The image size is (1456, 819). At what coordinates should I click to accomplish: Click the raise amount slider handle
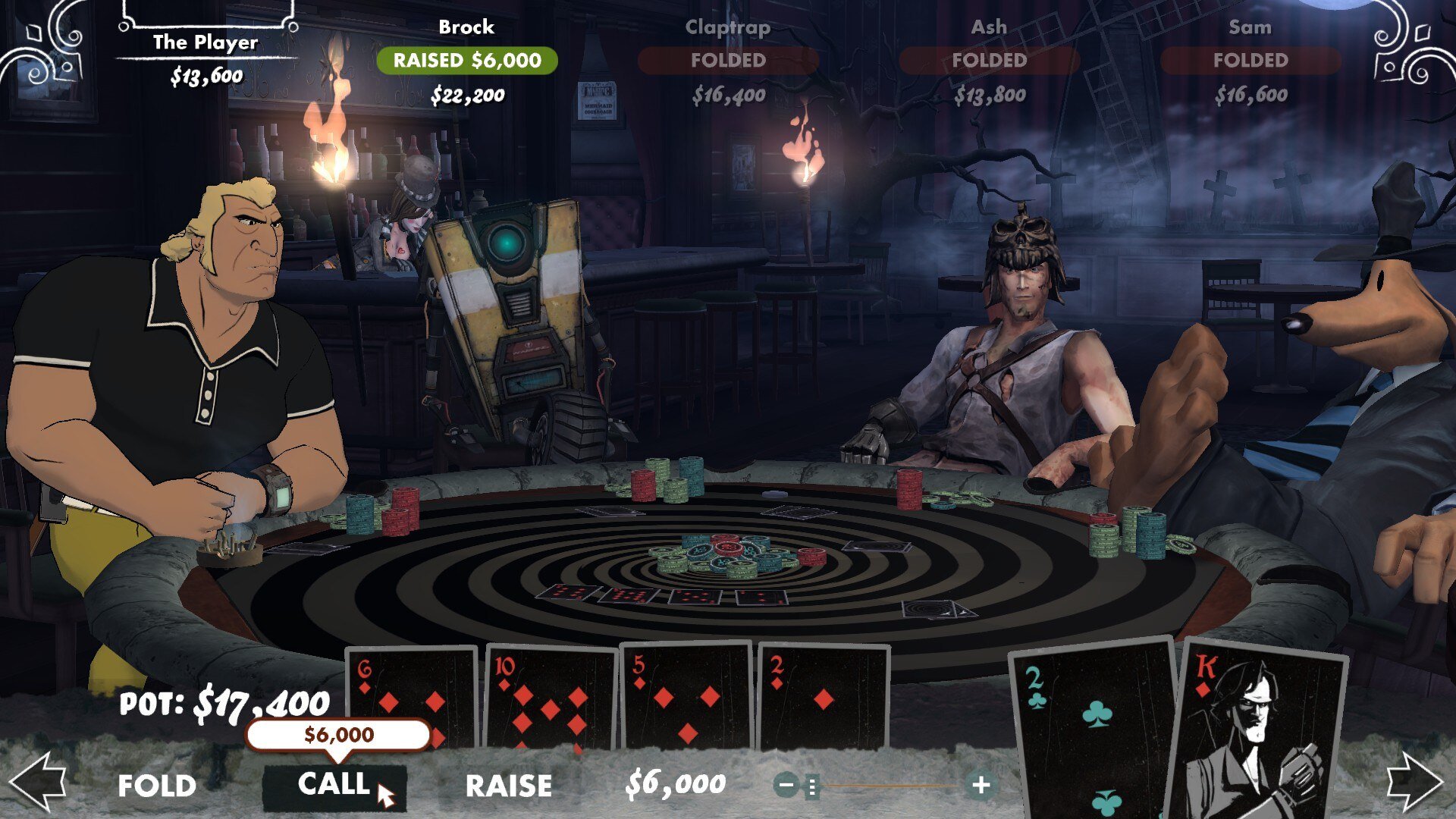812,786
